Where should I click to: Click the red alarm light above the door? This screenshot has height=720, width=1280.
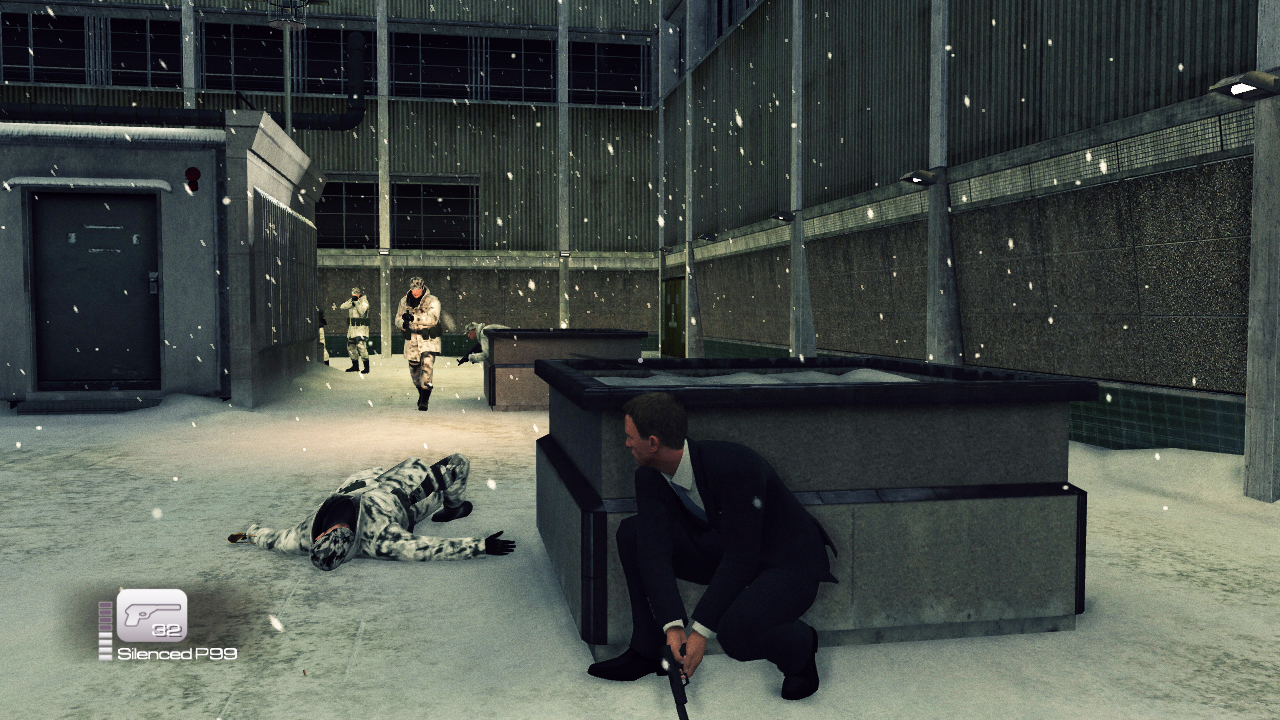pyautogui.click(x=192, y=175)
